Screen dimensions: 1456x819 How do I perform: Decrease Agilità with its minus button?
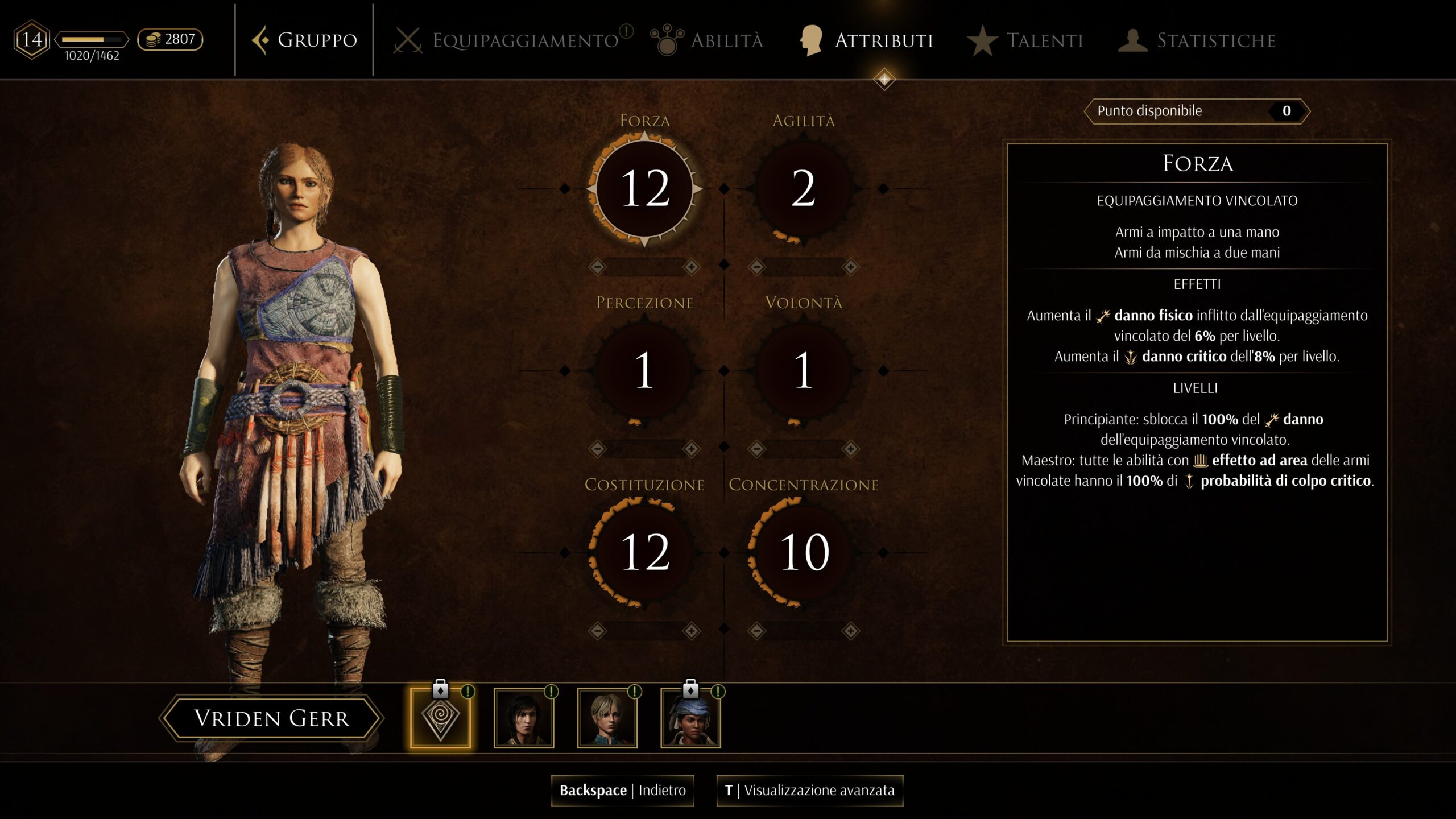tap(756, 267)
